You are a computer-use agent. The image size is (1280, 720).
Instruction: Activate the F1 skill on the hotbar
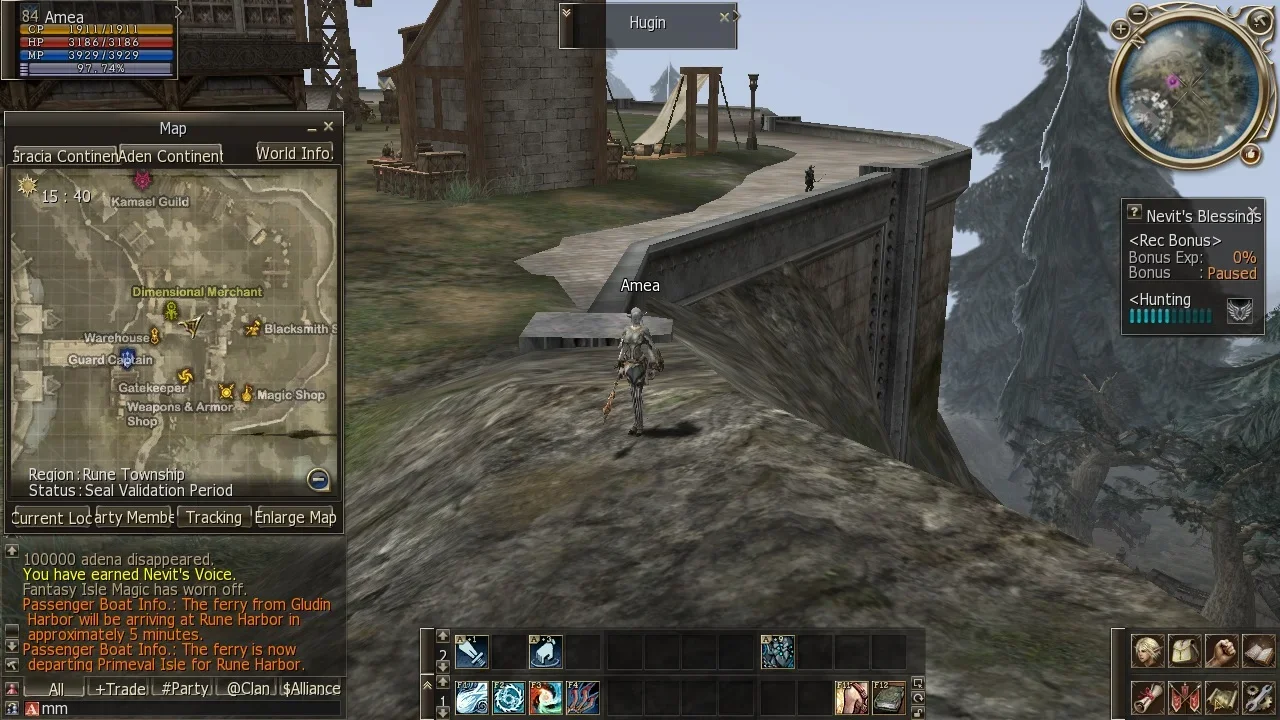point(471,697)
